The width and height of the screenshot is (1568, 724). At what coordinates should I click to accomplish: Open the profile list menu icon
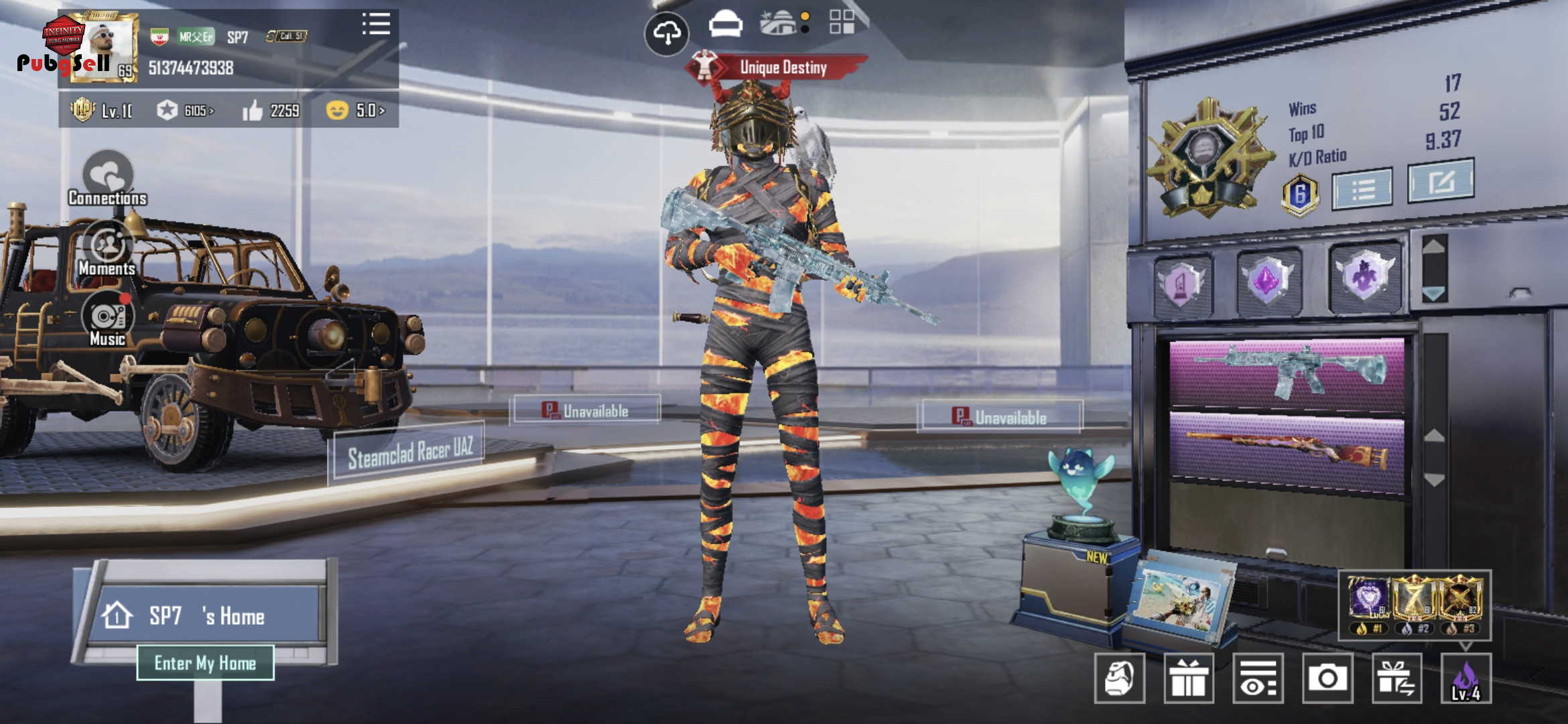[376, 24]
